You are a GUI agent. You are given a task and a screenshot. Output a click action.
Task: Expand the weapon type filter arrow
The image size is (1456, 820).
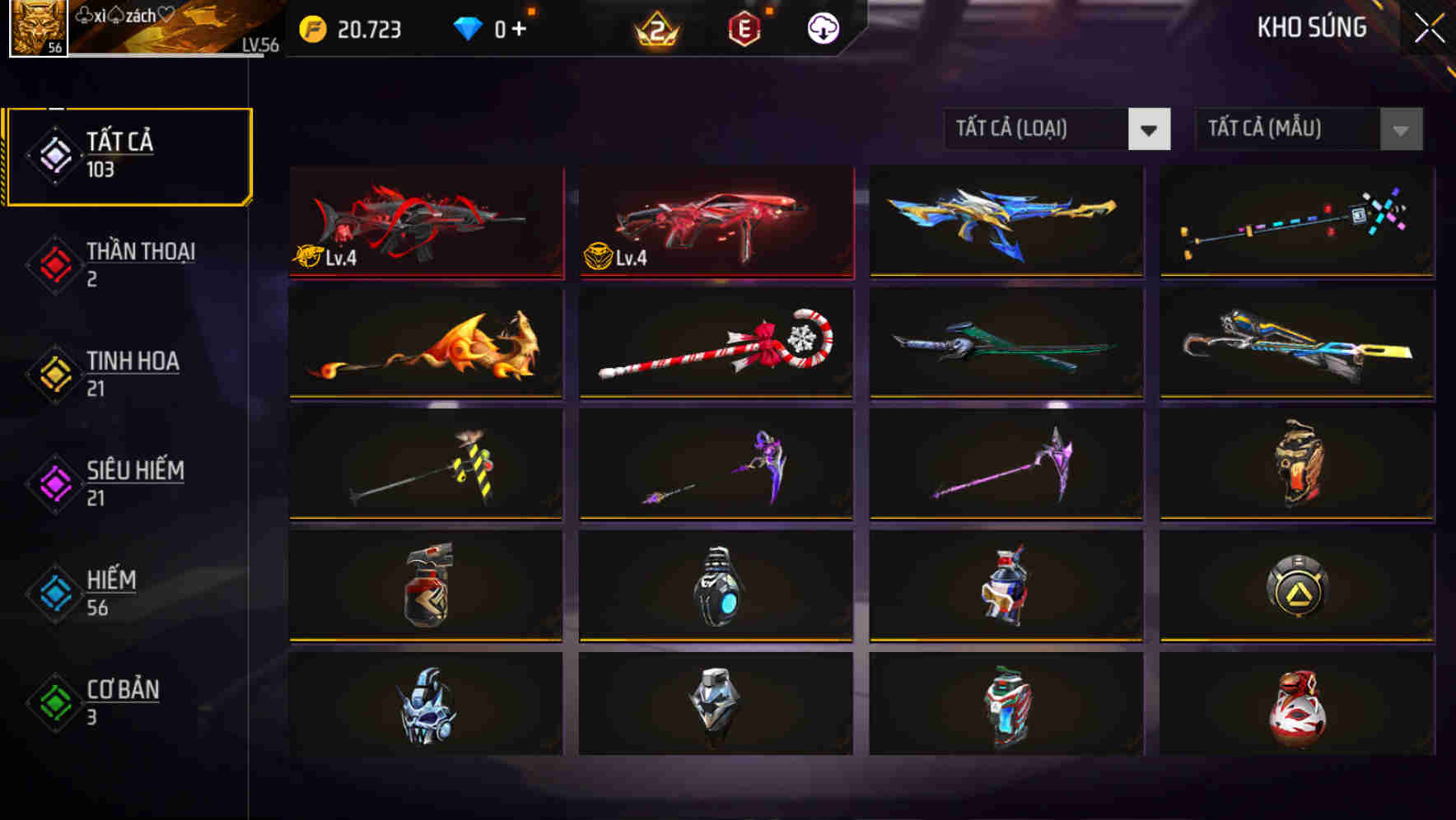click(1150, 129)
